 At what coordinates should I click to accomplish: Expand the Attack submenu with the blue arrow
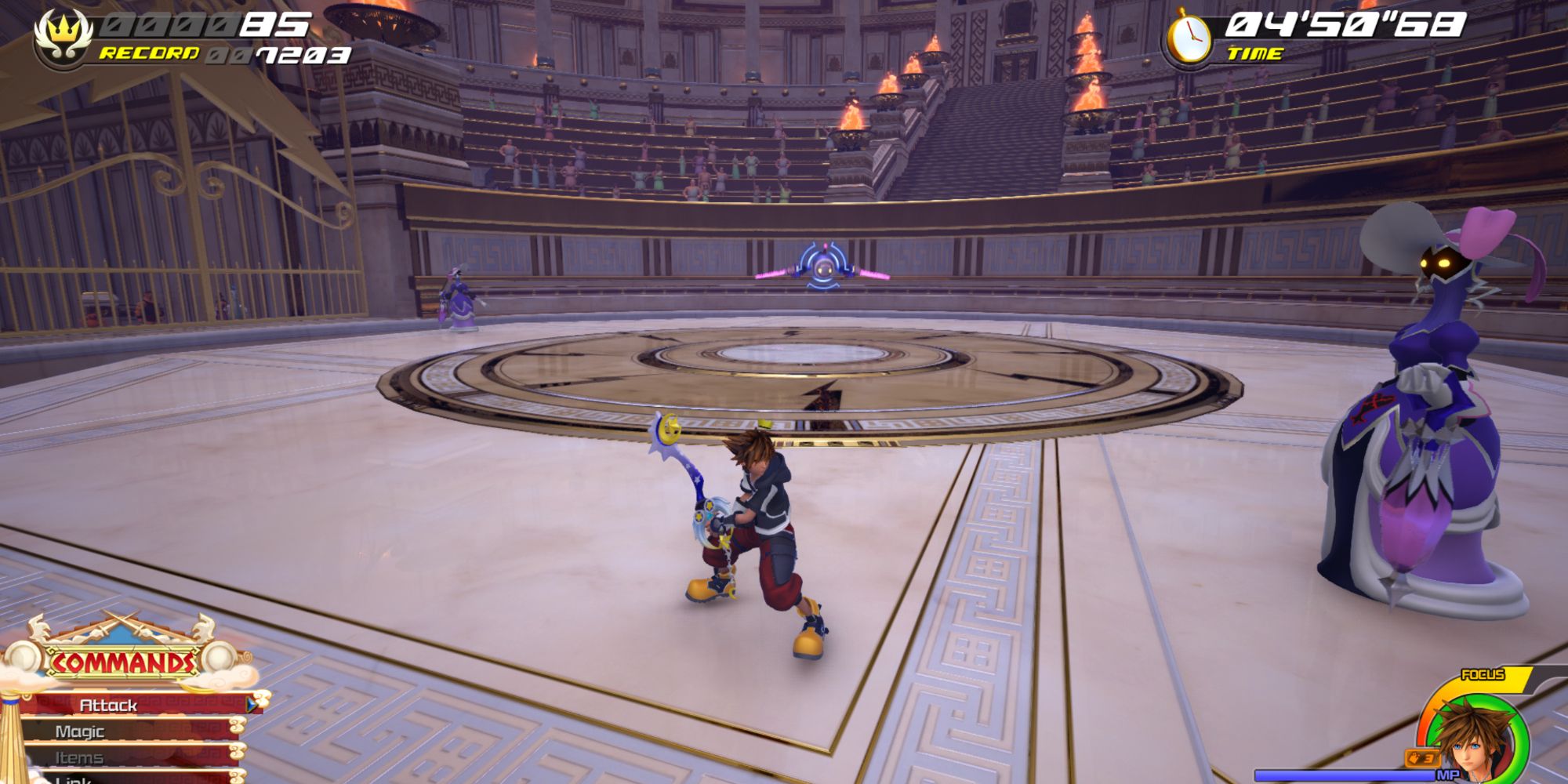tap(252, 706)
